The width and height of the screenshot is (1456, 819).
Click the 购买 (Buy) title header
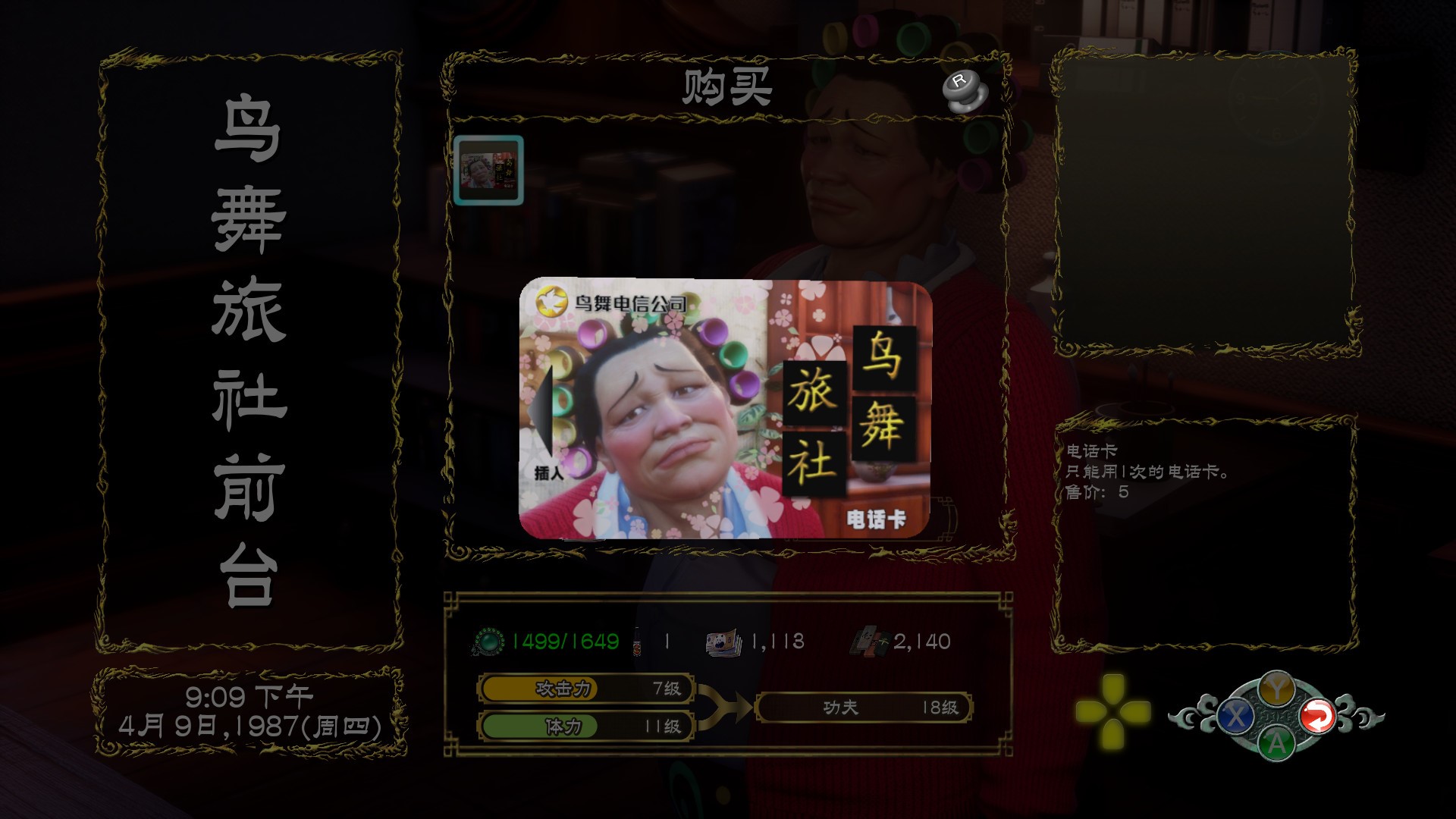tap(727, 86)
